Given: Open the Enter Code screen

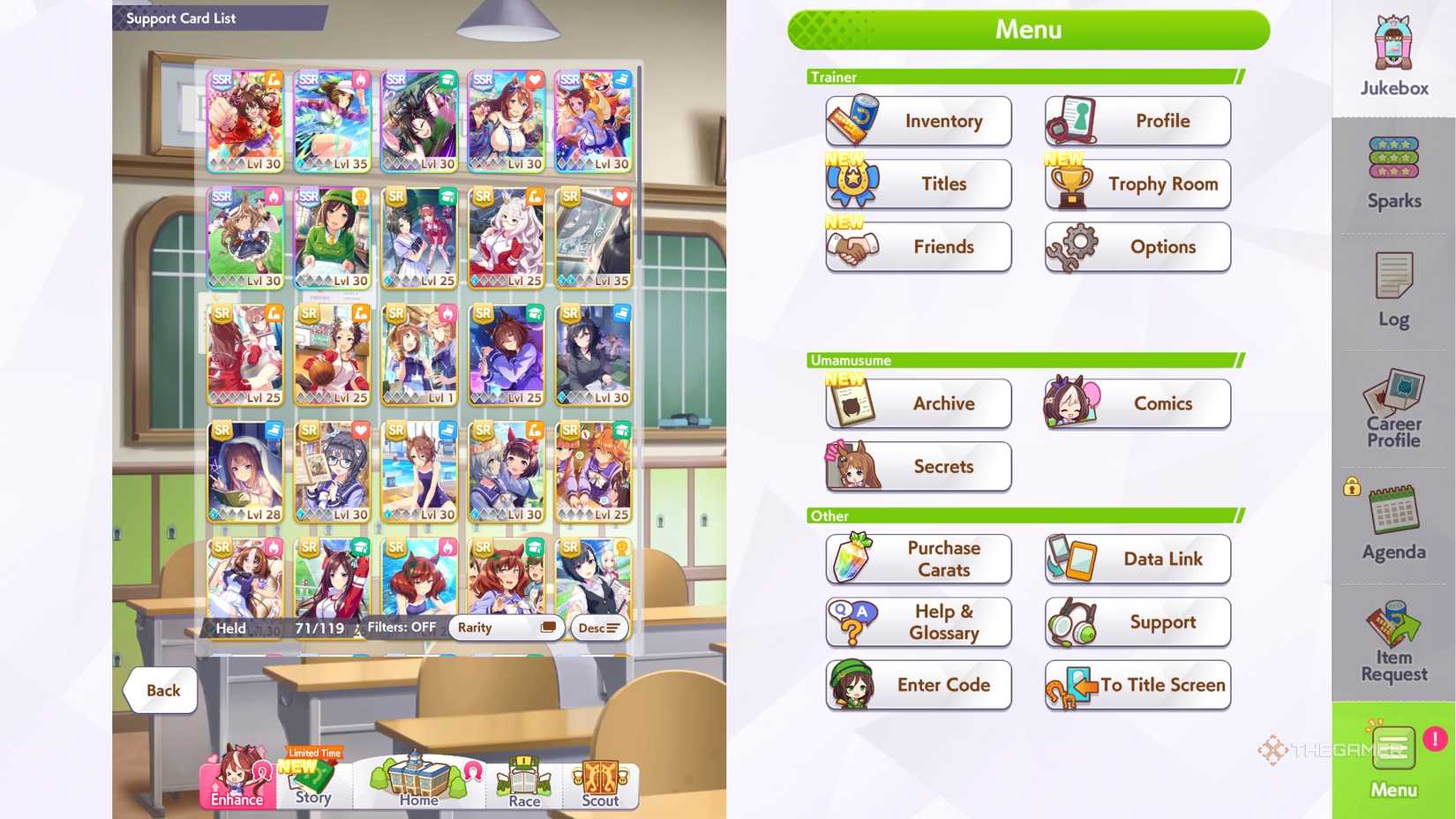Looking at the screenshot, I should tap(918, 685).
